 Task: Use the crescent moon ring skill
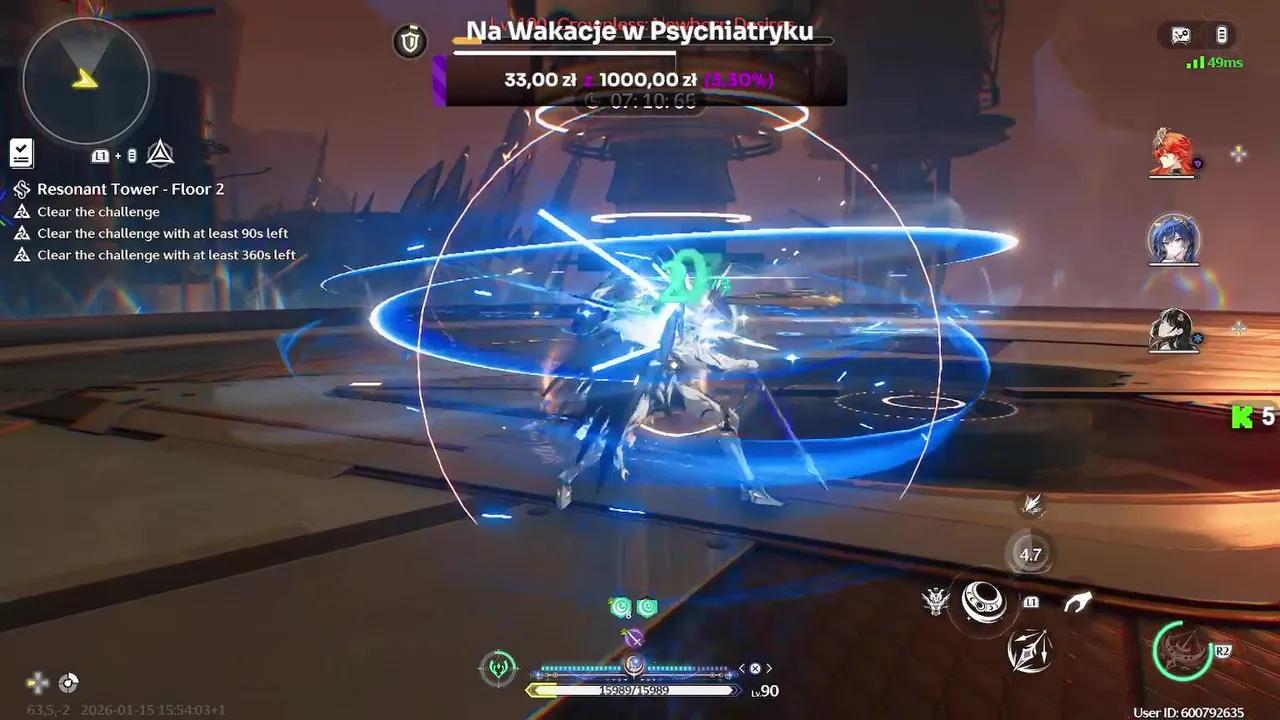984,601
